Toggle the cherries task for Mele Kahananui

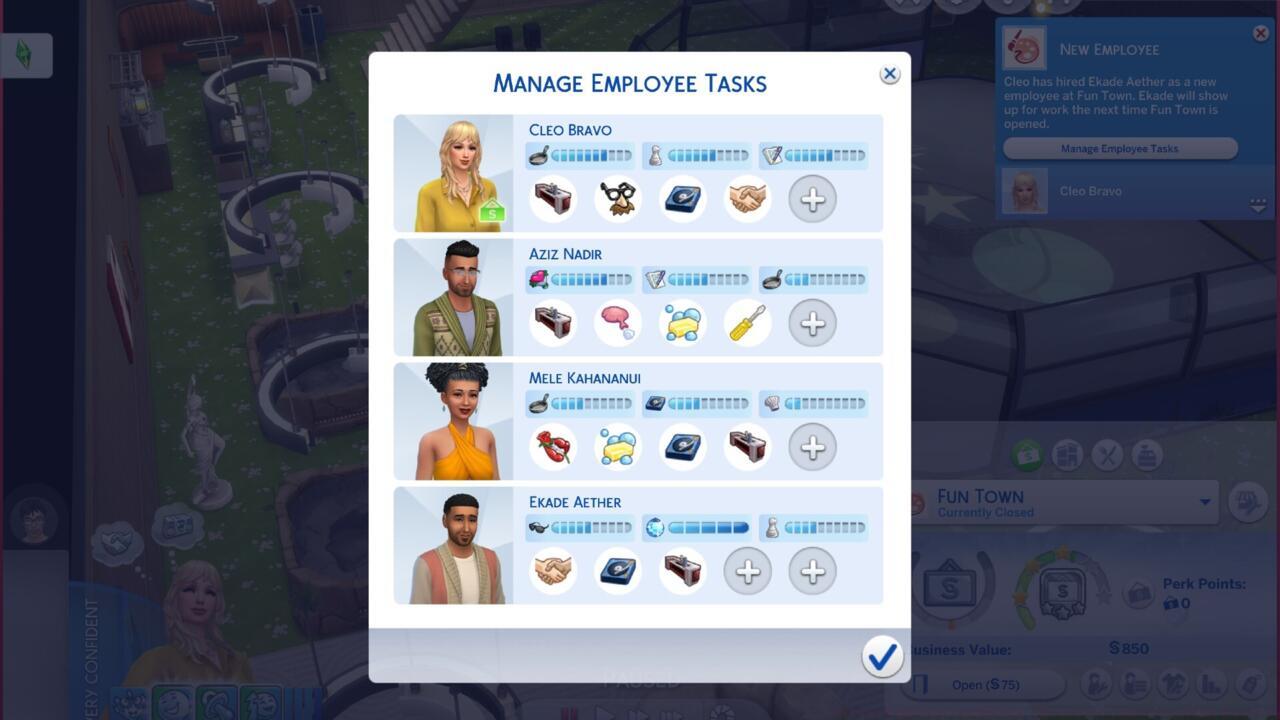(x=553, y=447)
